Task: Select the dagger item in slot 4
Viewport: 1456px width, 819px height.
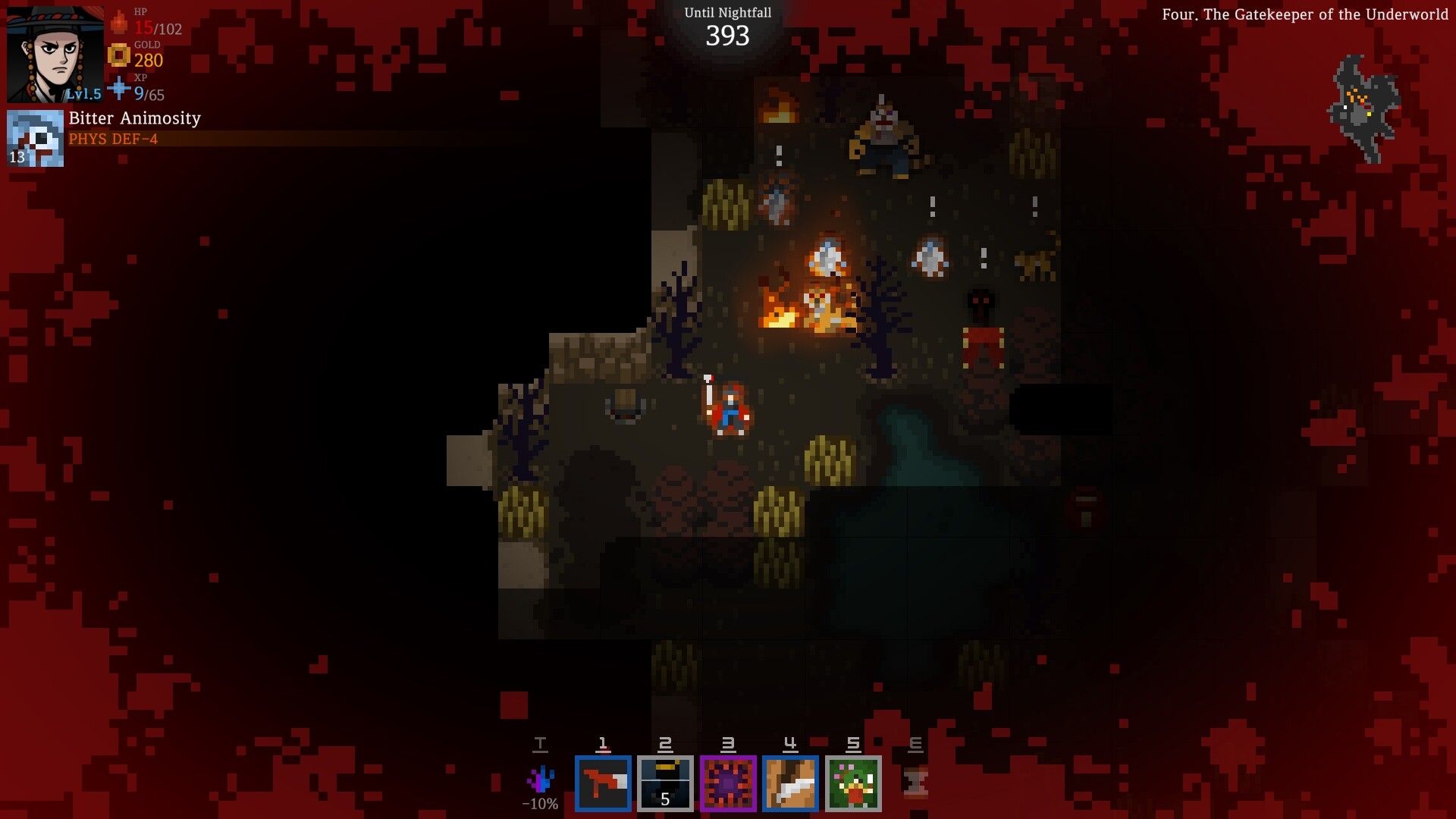Action: pos(789,783)
